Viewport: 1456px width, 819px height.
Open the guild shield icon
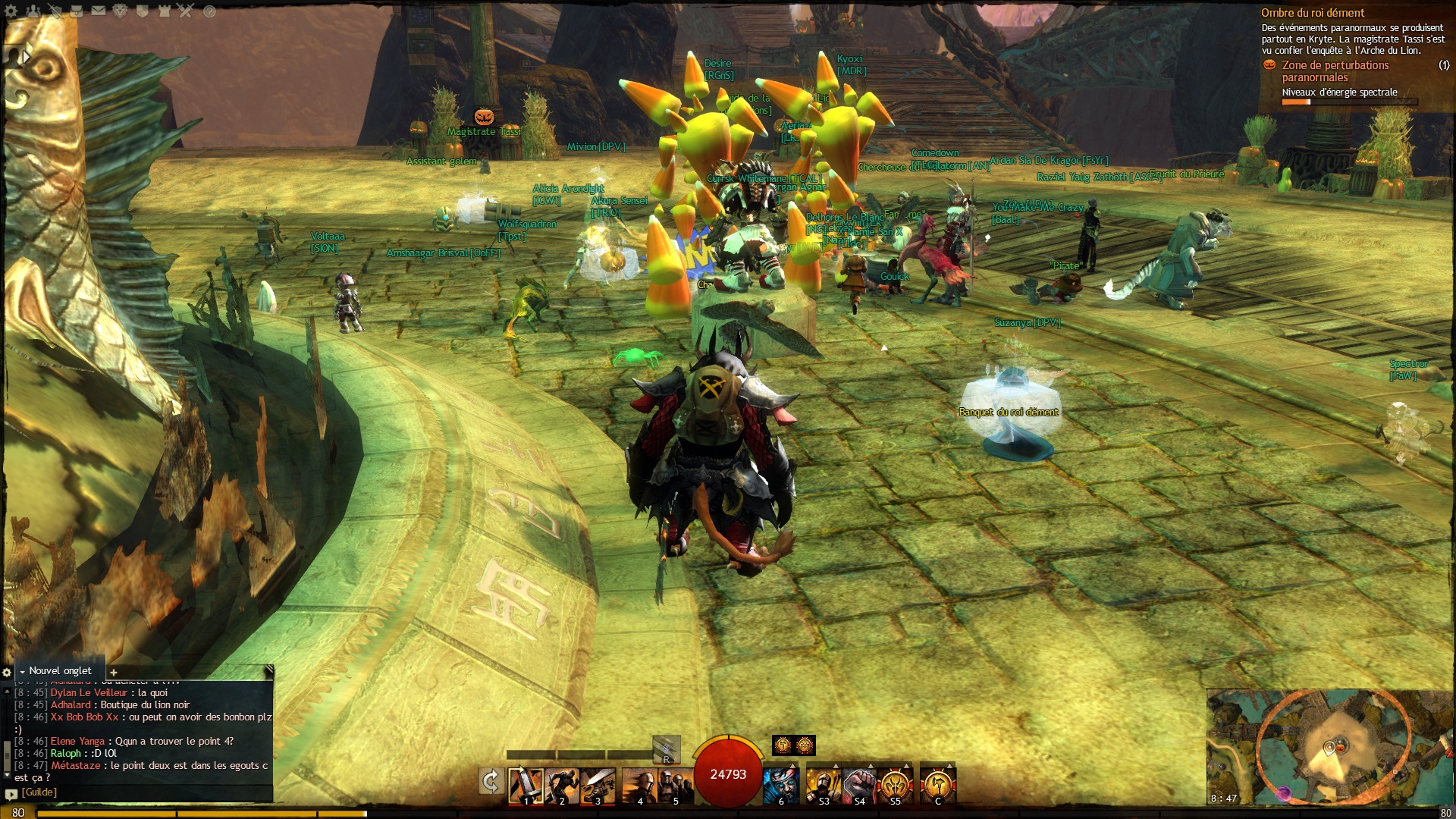pos(143,11)
